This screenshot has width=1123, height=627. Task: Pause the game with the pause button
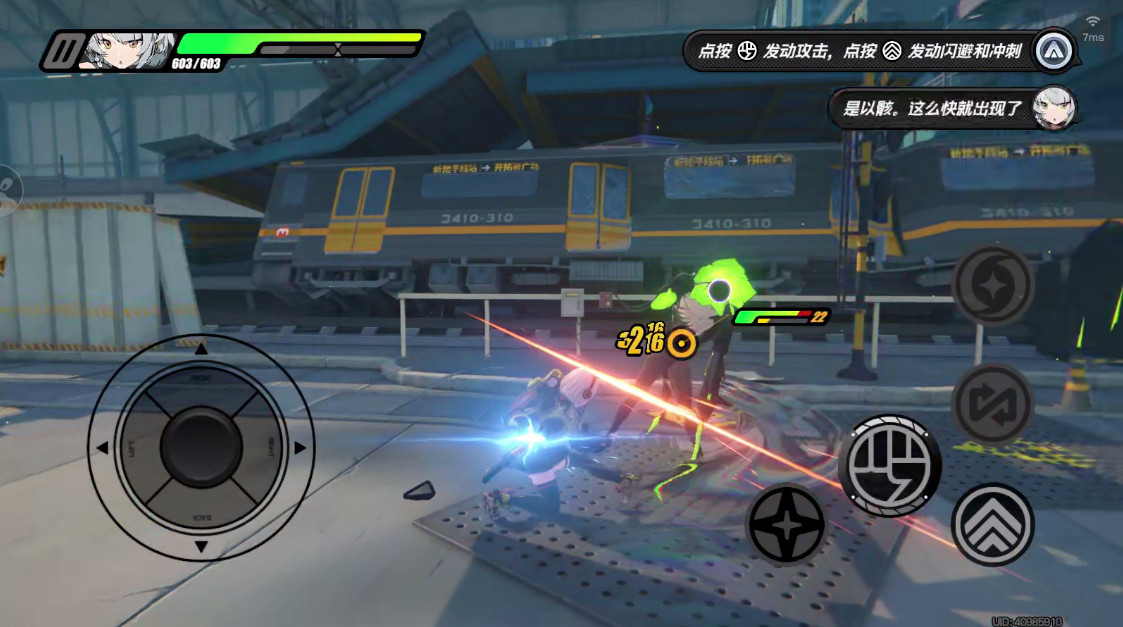(66, 50)
